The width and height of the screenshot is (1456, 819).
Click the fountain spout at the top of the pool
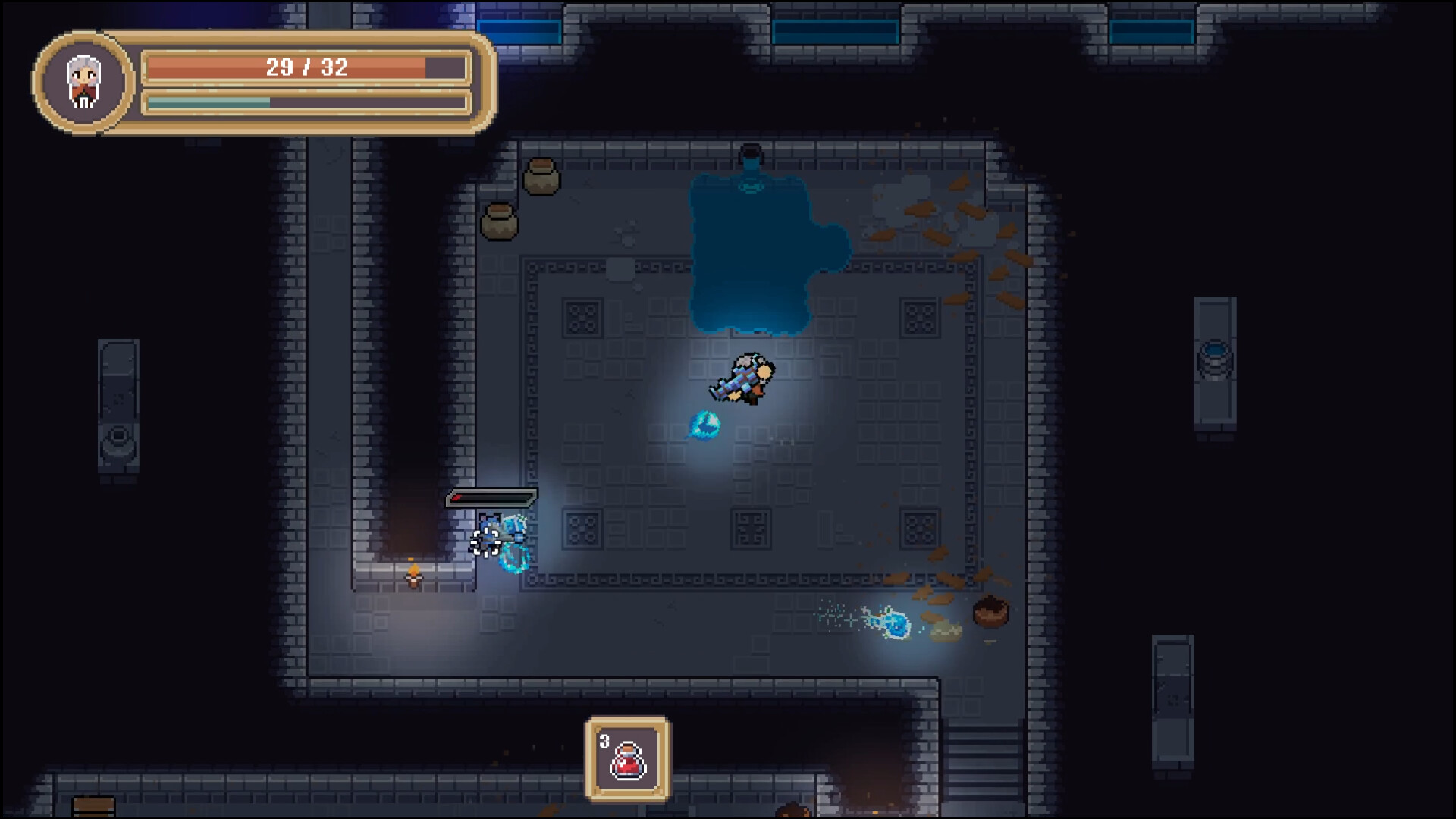pyautogui.click(x=751, y=152)
